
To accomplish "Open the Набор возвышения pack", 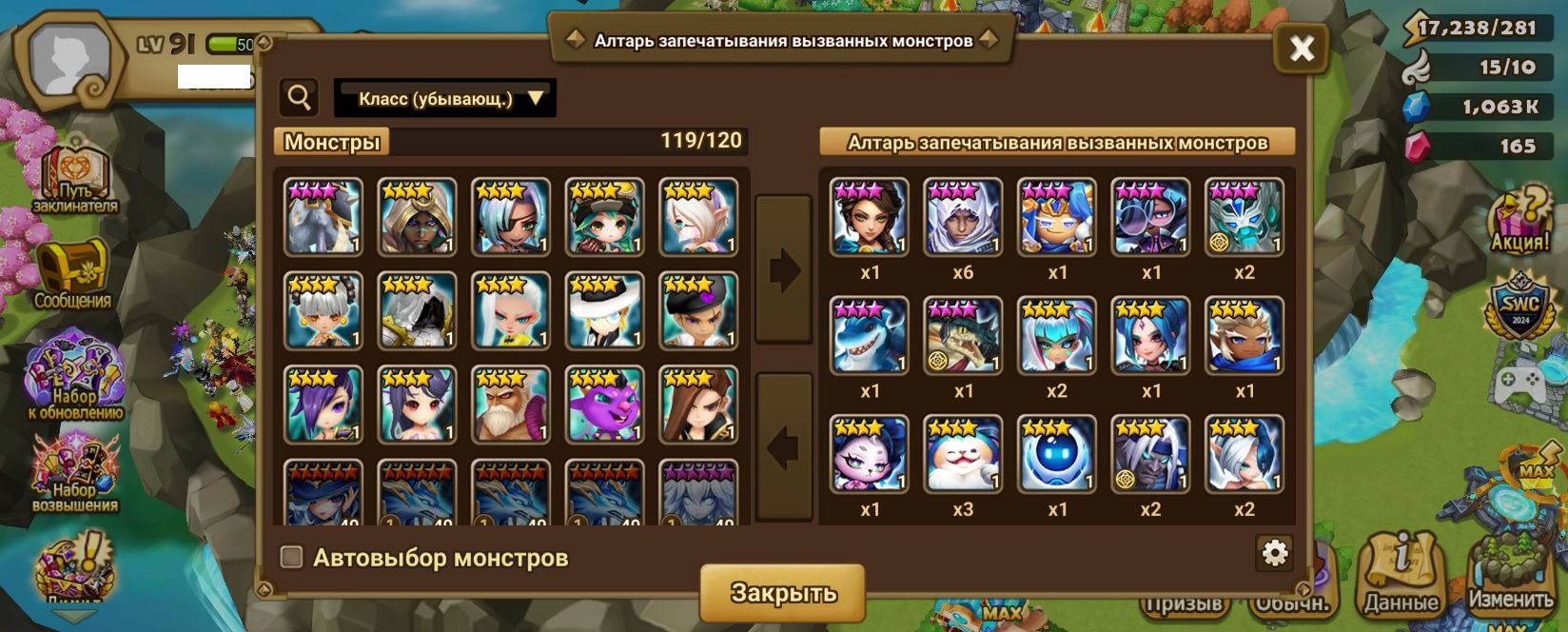I will coord(74,473).
